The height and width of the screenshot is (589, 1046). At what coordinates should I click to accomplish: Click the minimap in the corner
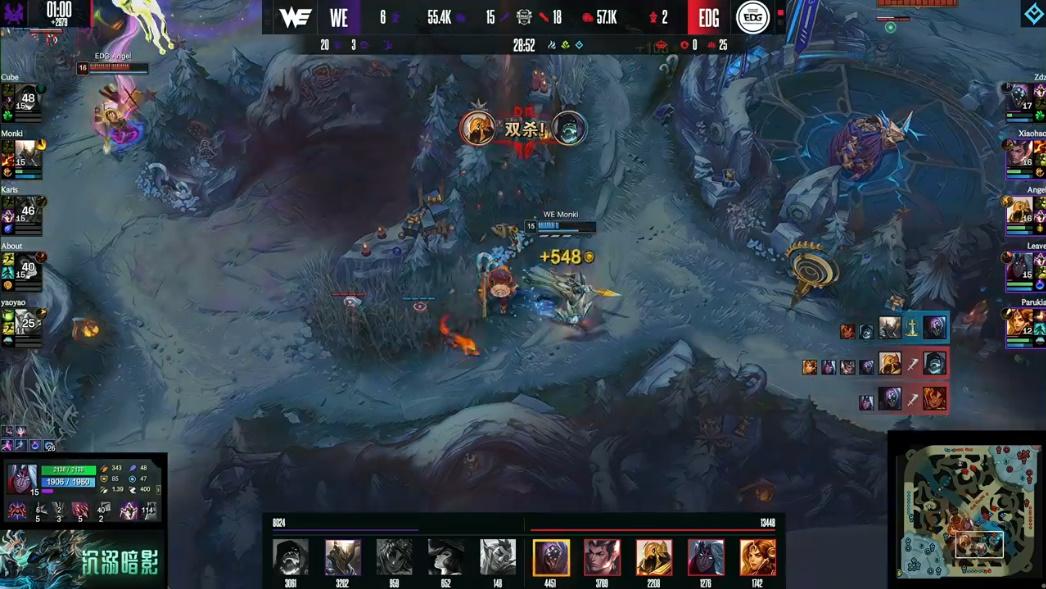pos(966,511)
